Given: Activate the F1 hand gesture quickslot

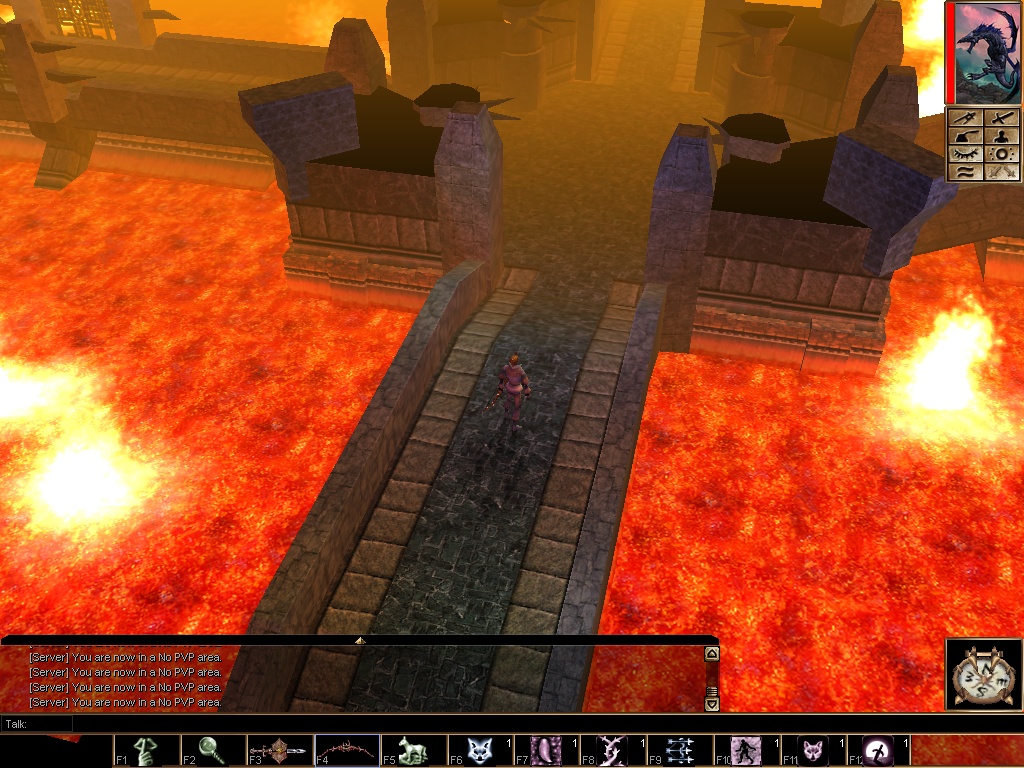Looking at the screenshot, I should point(147,750).
